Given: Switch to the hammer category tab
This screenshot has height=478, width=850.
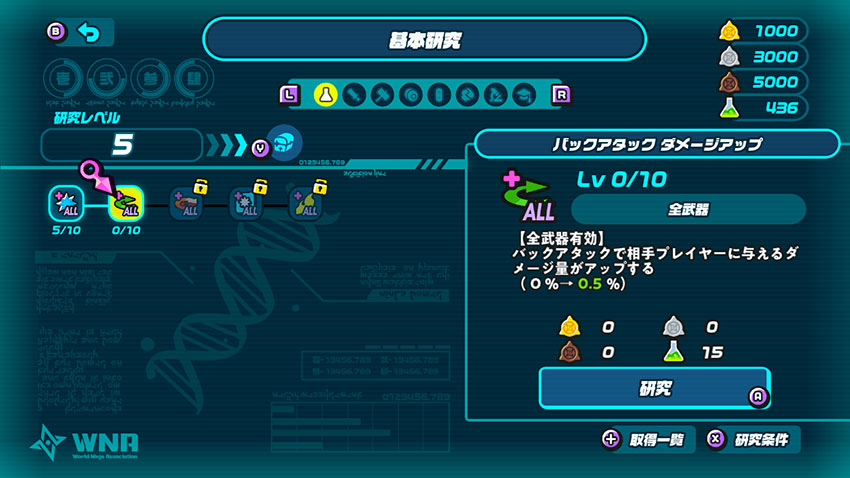Looking at the screenshot, I should click(x=381, y=95).
